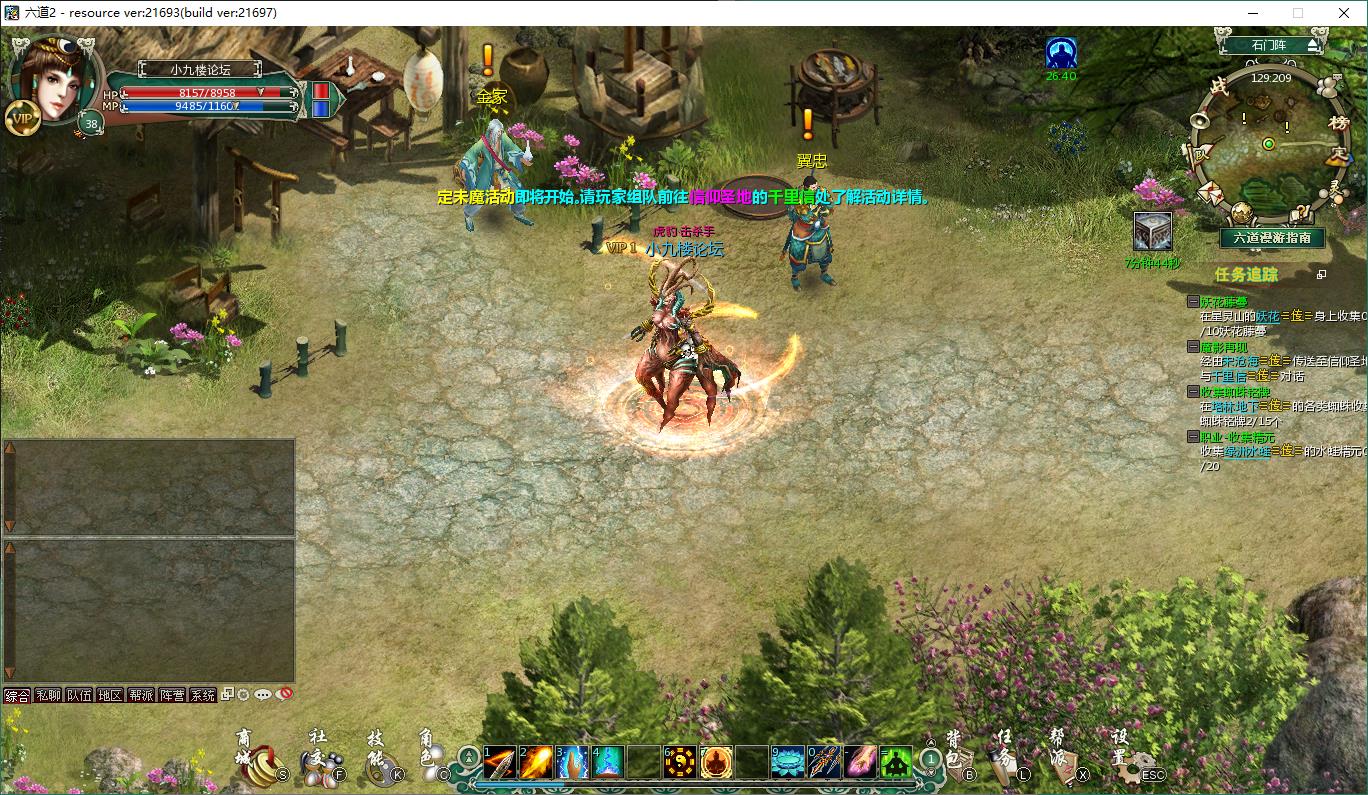
Task: Expand the 石门阵 map name dropdown
Action: [x=1313, y=44]
